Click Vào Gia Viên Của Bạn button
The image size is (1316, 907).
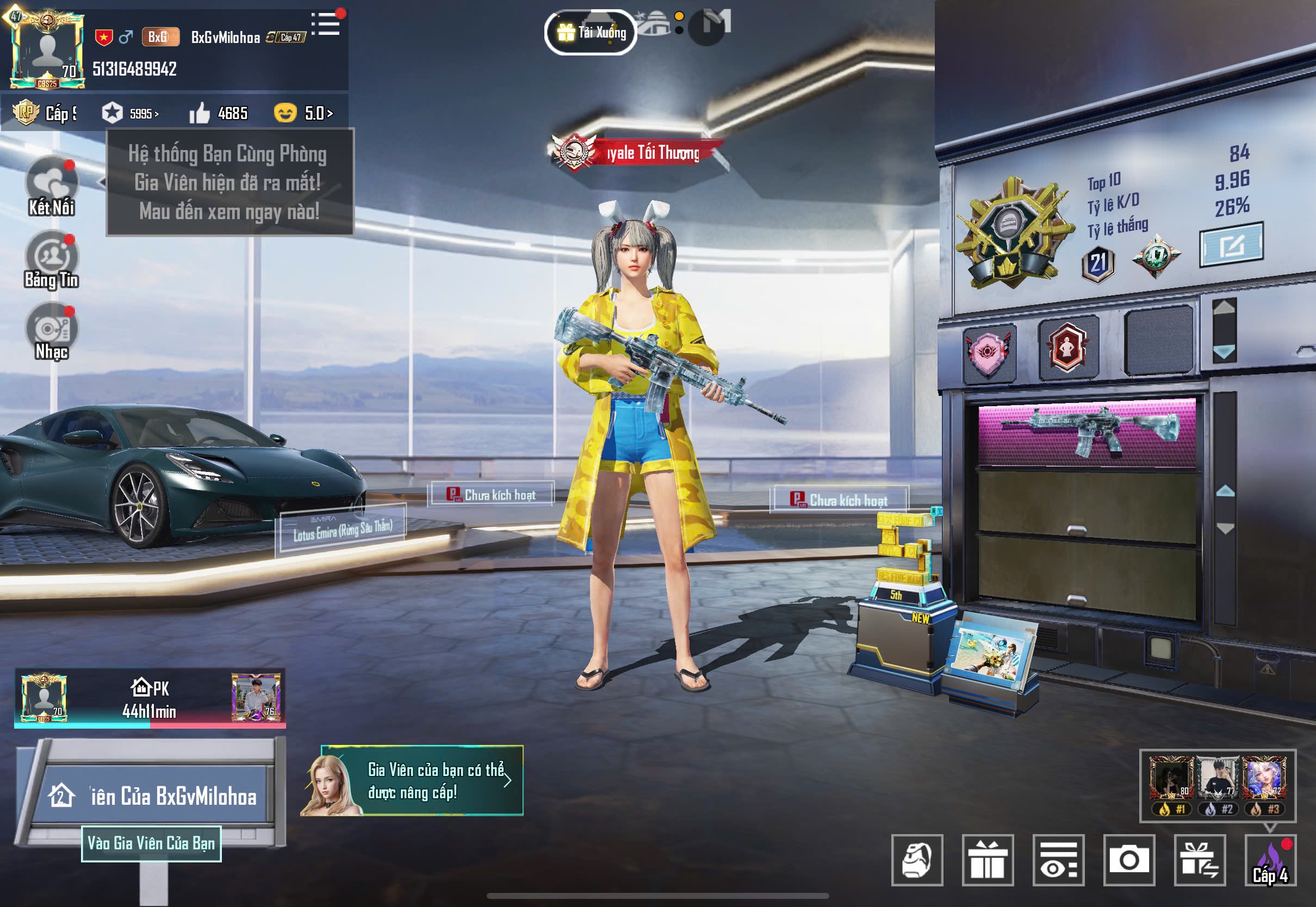[151, 843]
